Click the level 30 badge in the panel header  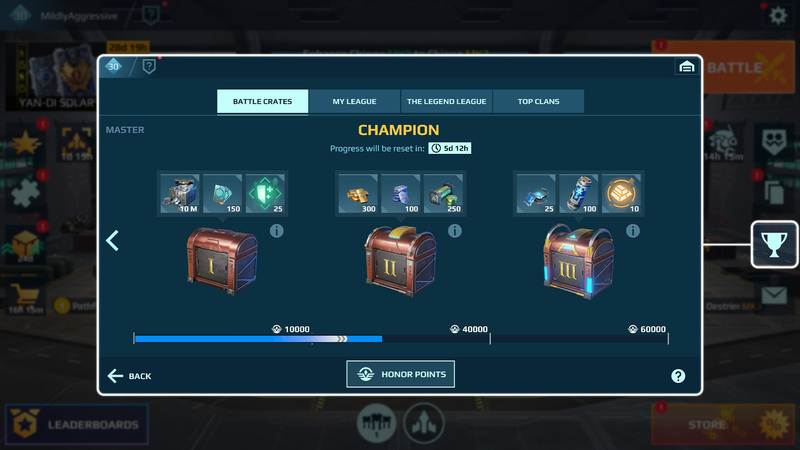(x=113, y=67)
